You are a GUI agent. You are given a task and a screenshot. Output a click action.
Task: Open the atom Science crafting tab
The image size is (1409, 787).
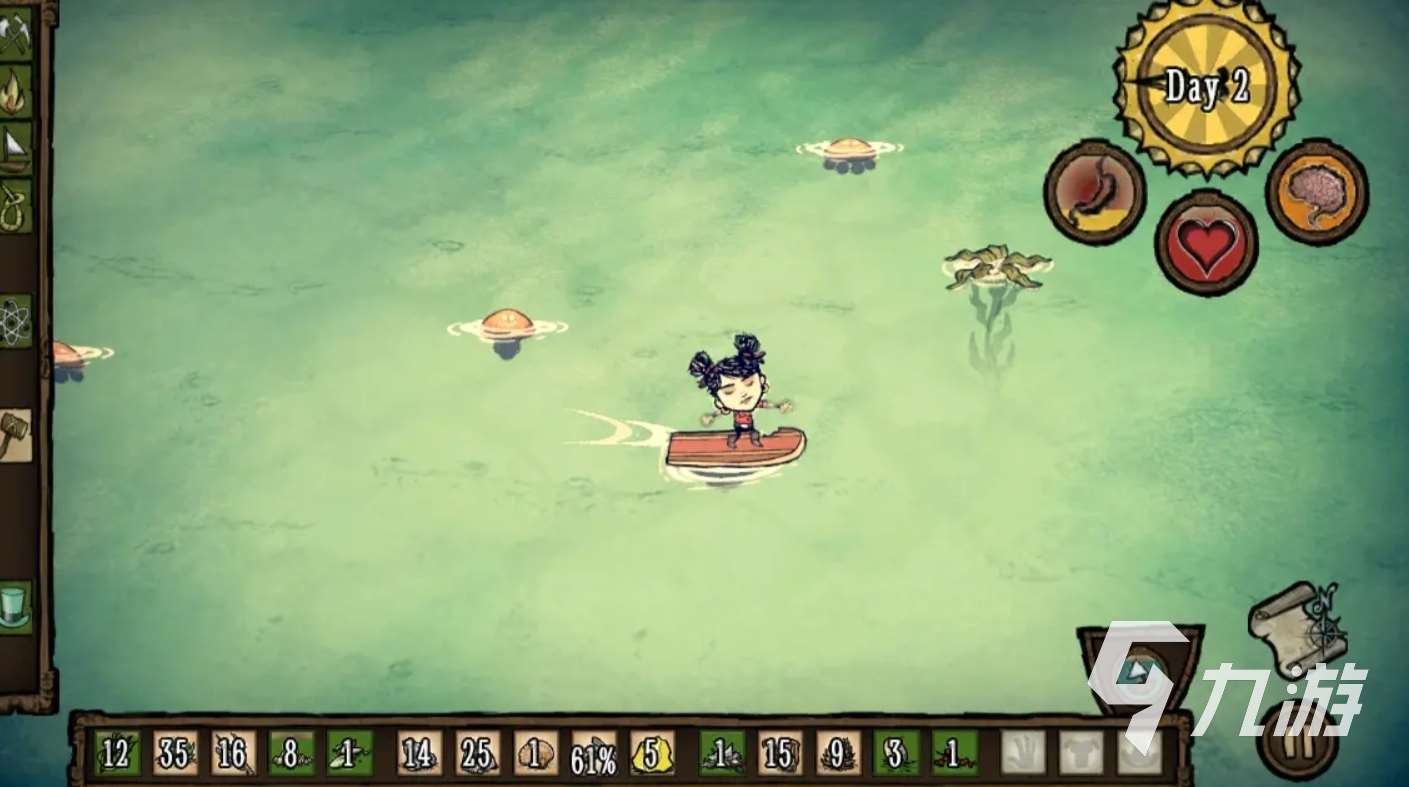[16, 321]
